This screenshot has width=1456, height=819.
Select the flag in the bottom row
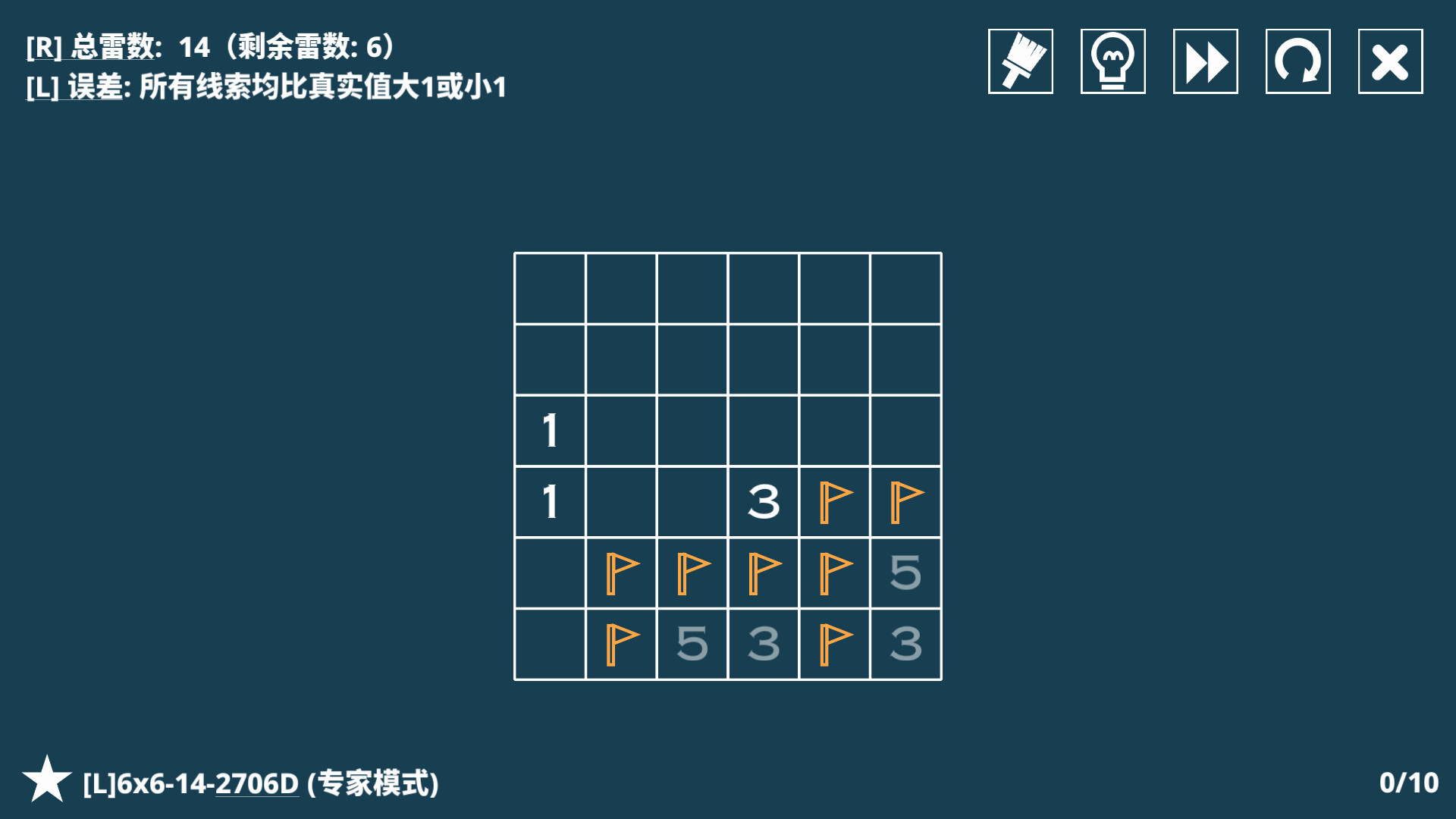pyautogui.click(x=622, y=642)
